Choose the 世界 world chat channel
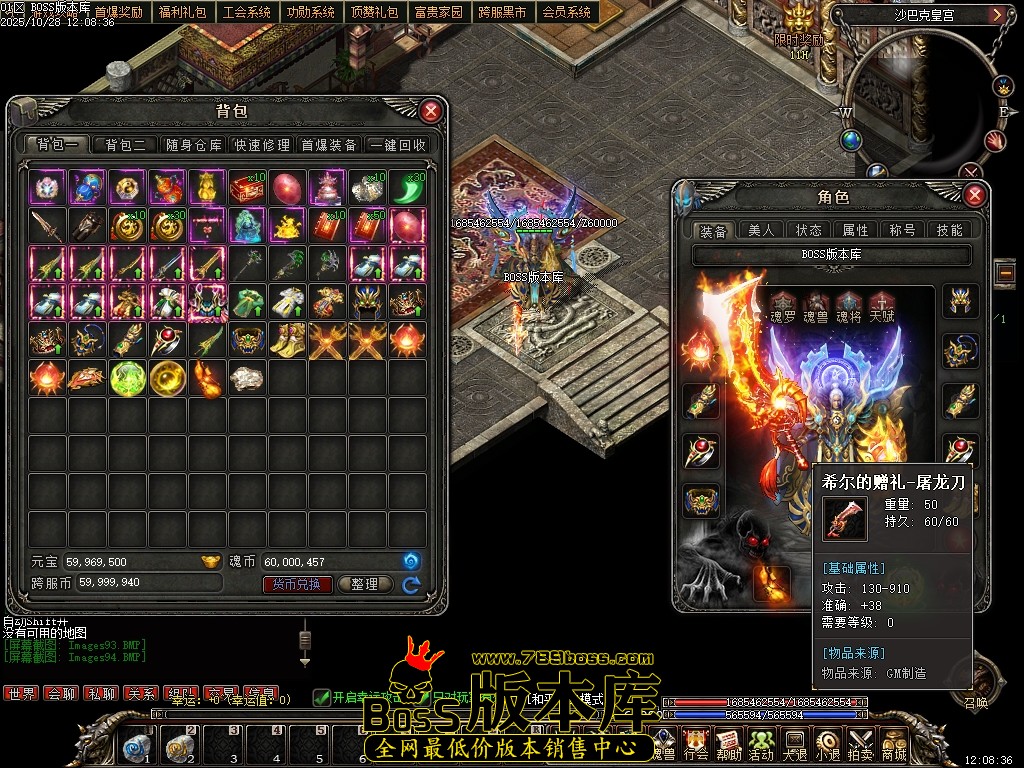The height and width of the screenshot is (768, 1024). coord(21,693)
